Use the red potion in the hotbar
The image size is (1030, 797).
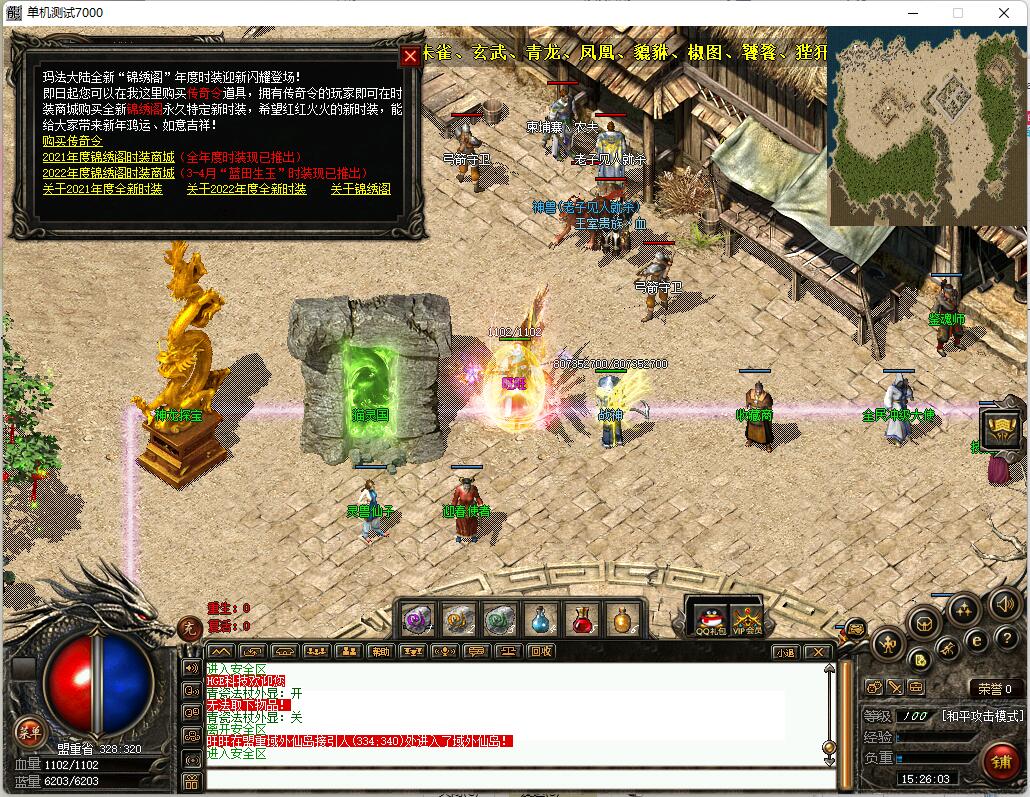(582, 621)
